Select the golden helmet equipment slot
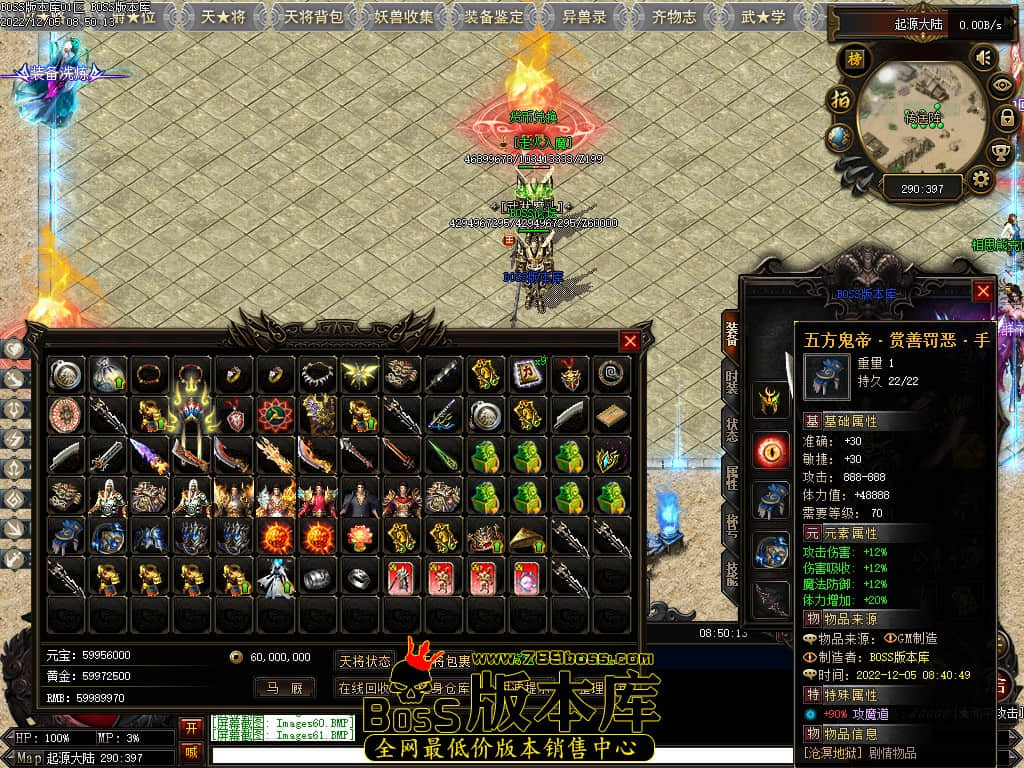This screenshot has width=1024, height=768. 771,400
